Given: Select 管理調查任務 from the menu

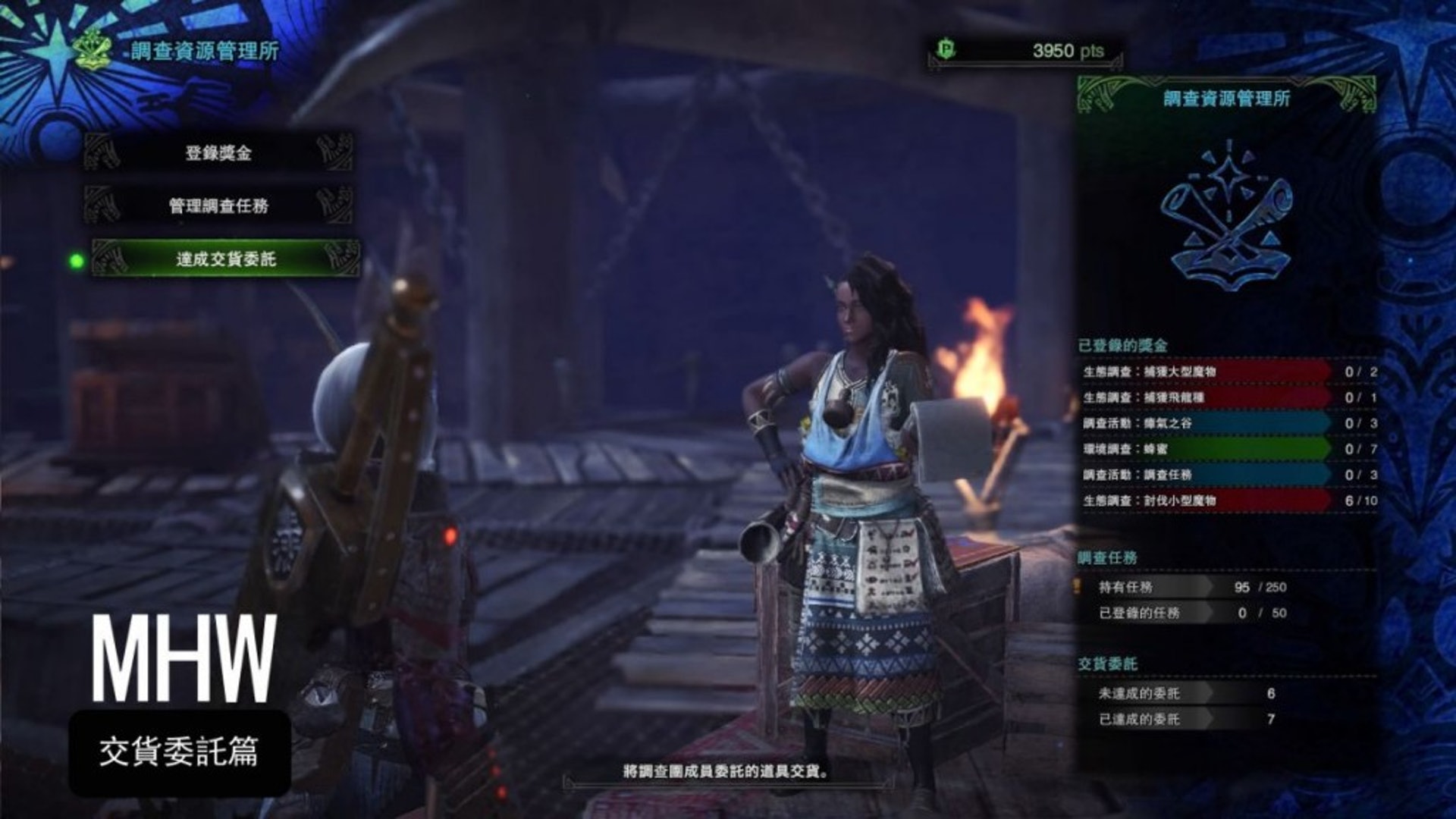Looking at the screenshot, I should coord(218,206).
